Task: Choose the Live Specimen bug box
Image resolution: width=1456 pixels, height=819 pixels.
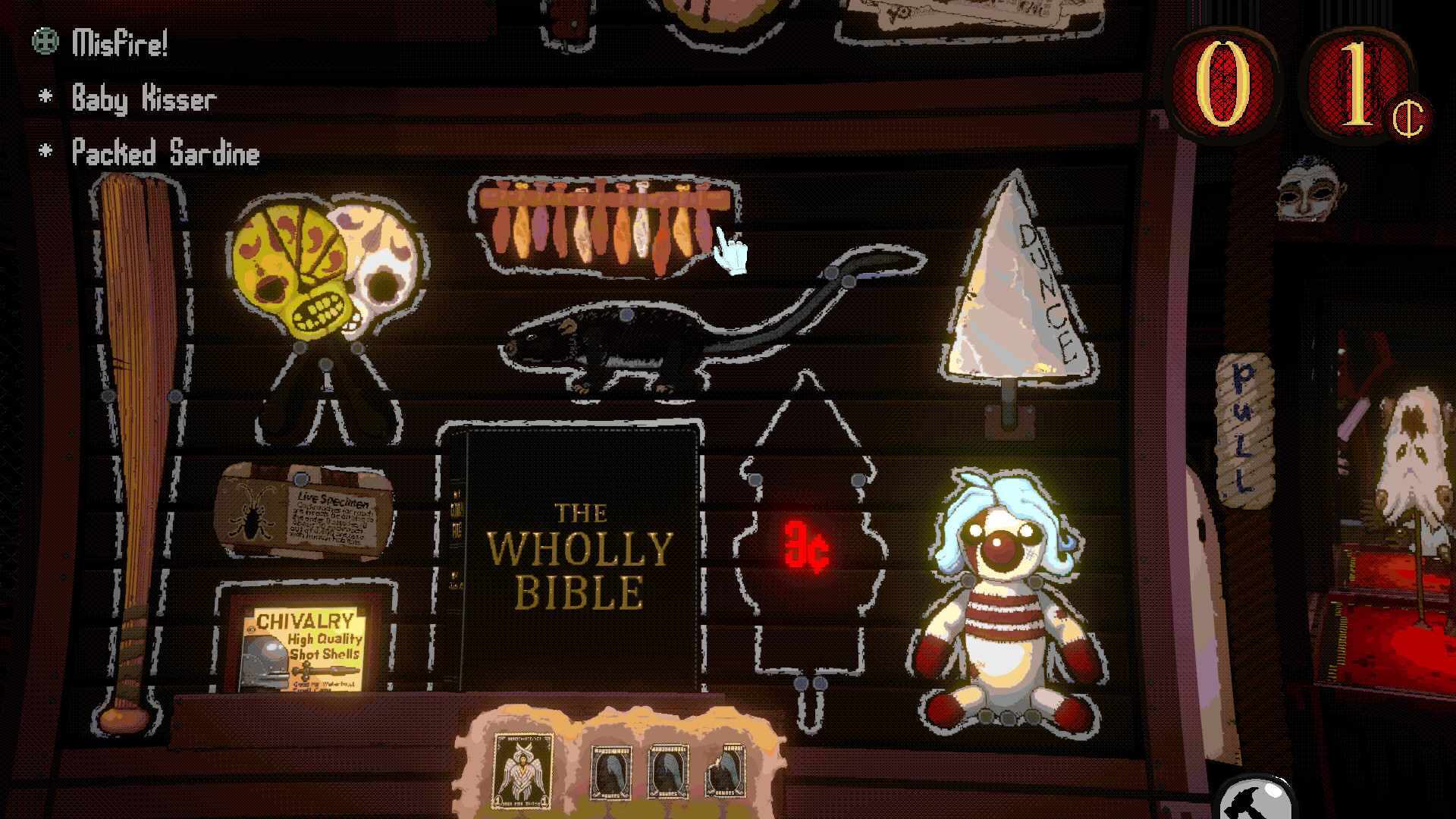Action: click(x=305, y=512)
